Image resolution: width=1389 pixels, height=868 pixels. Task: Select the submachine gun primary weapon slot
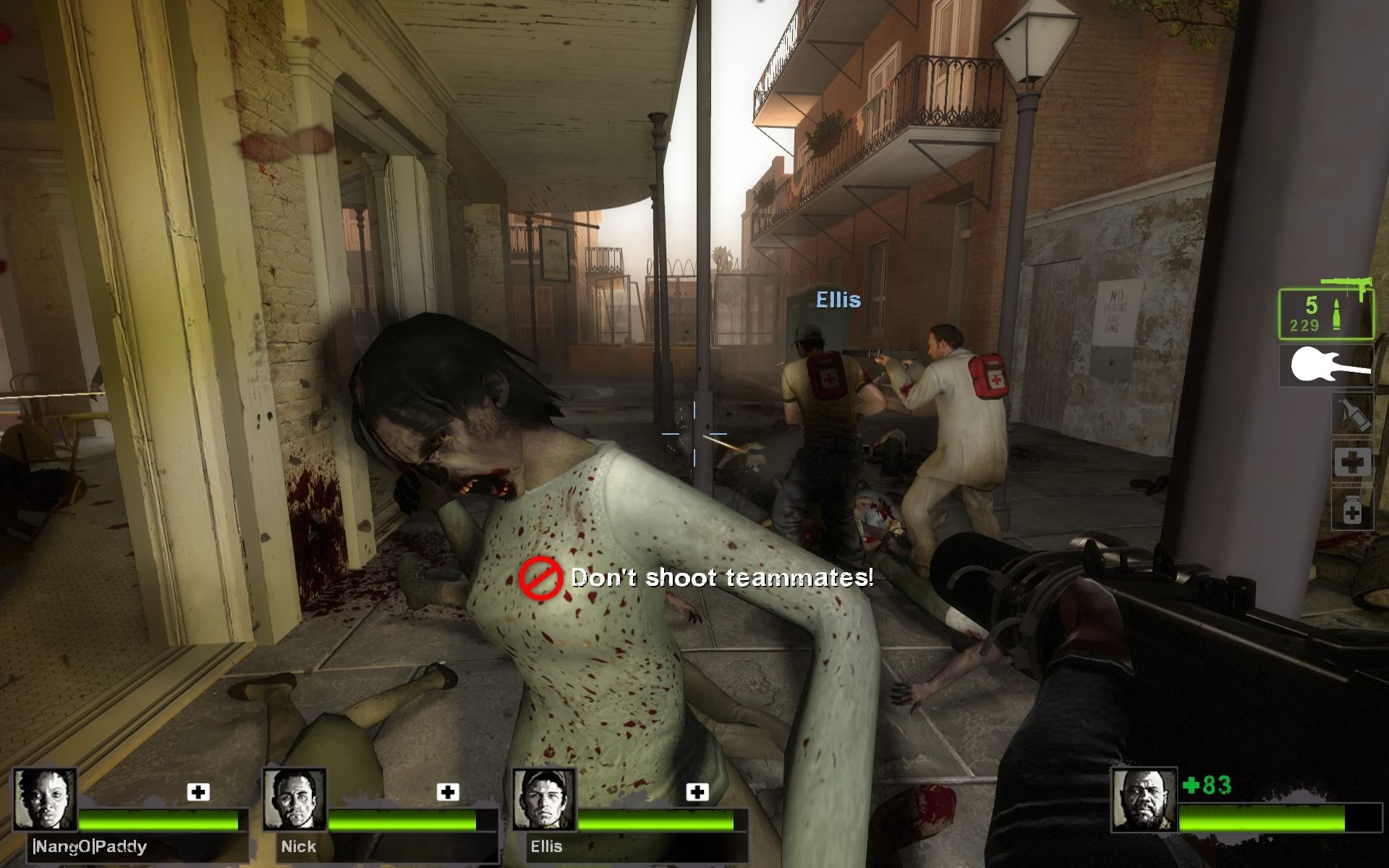click(1325, 314)
